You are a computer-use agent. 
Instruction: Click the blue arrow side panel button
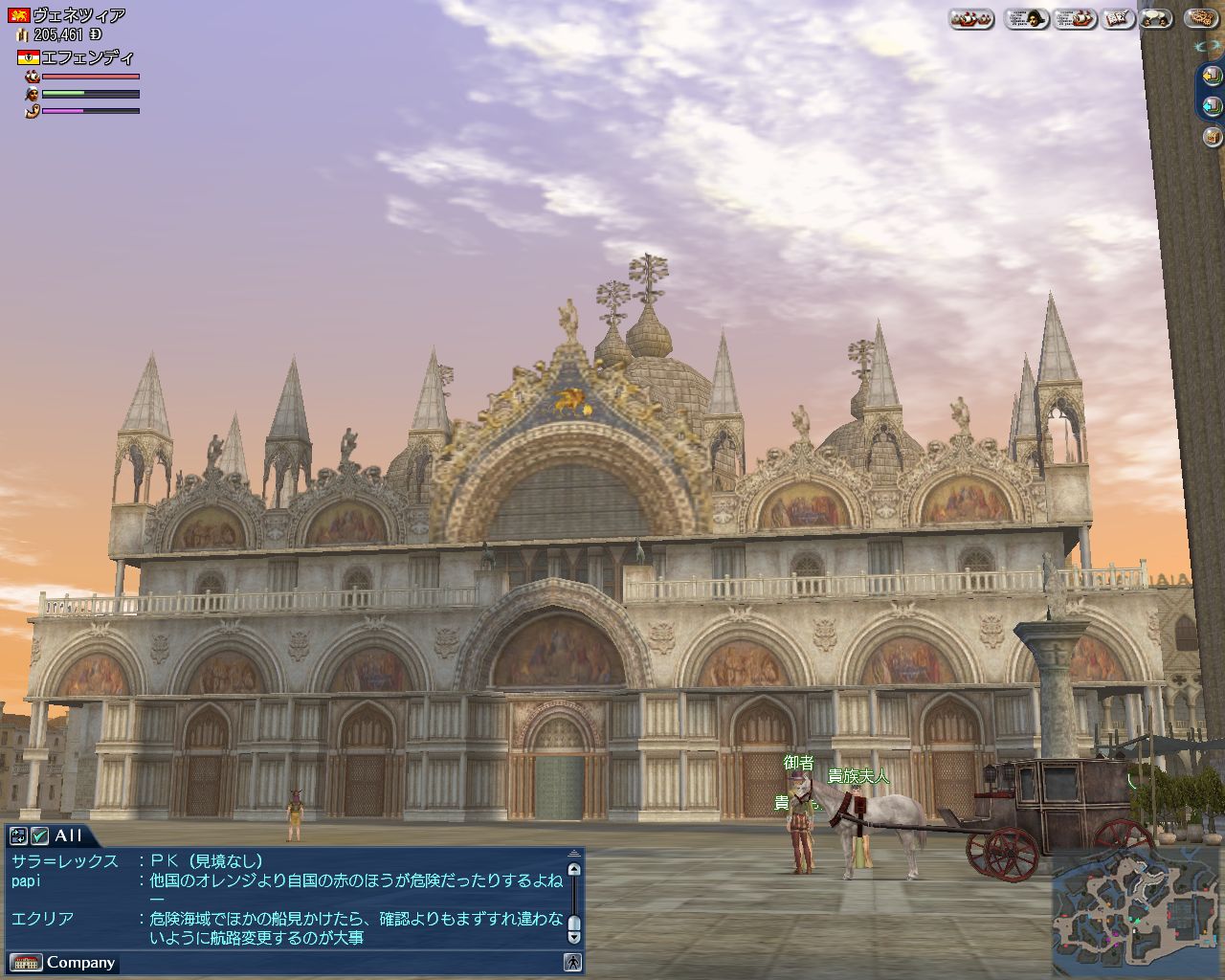1213,105
